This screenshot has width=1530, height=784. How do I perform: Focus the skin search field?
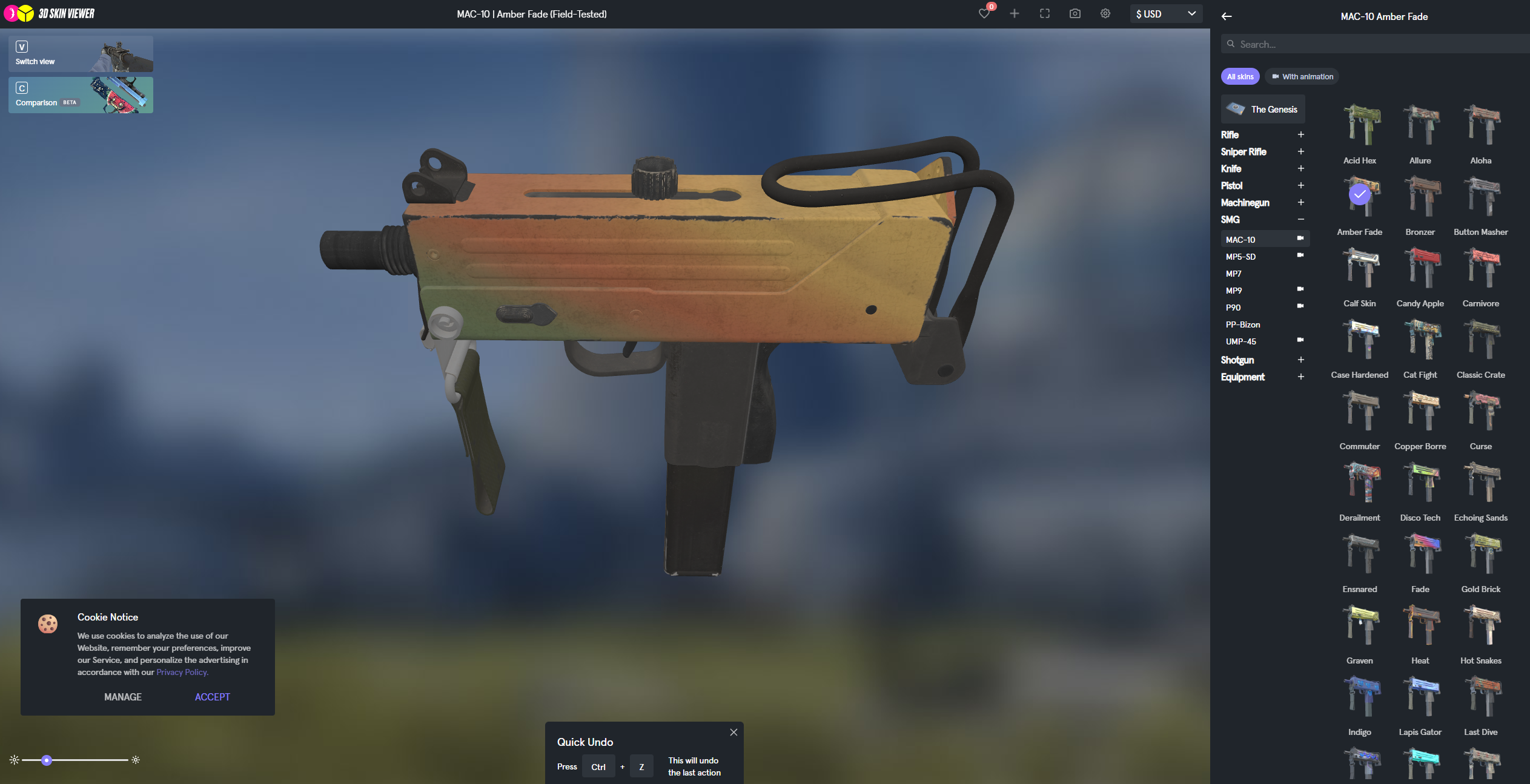tap(1375, 44)
